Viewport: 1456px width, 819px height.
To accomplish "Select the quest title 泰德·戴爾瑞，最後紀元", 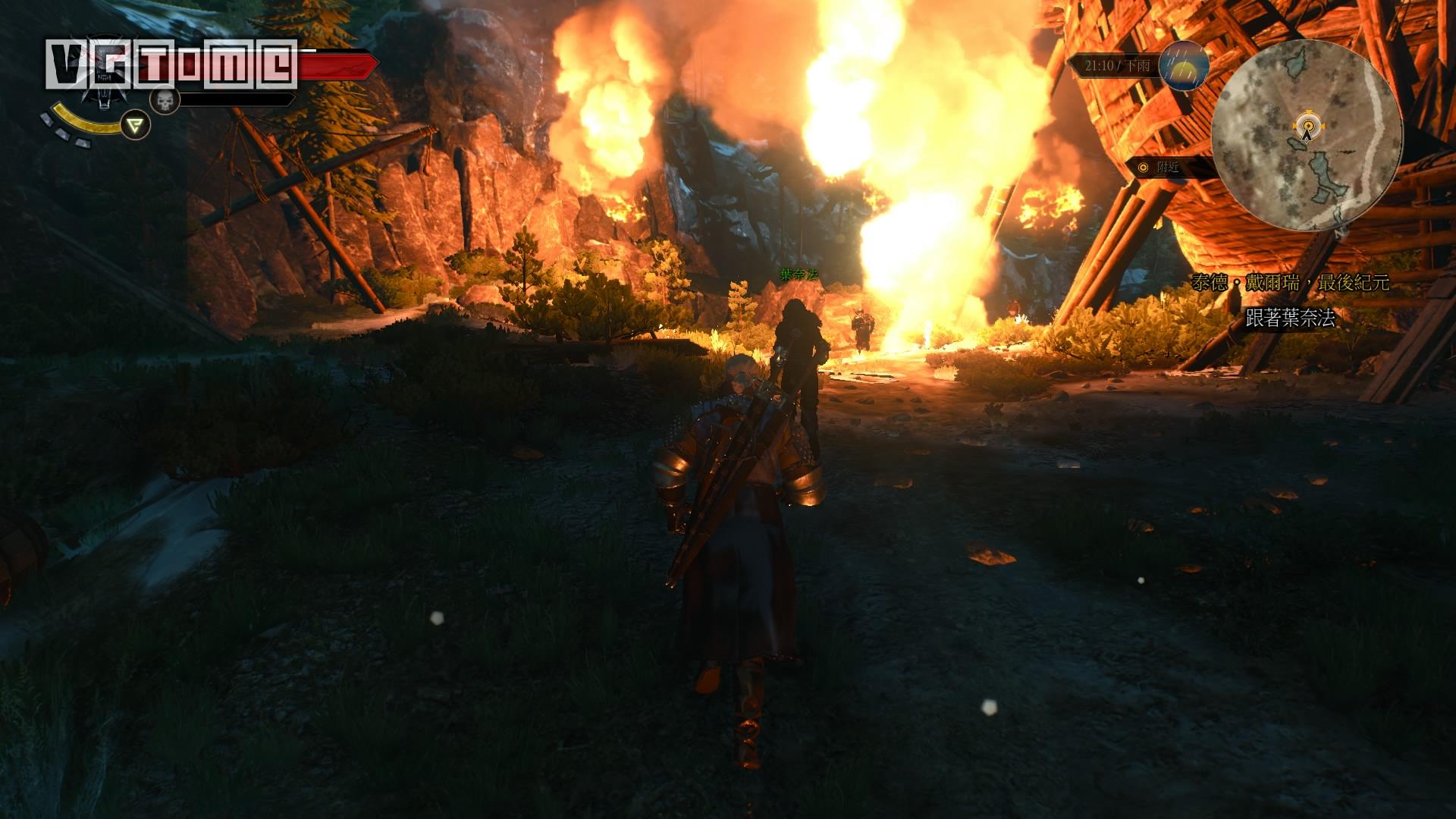I will 1290,283.
